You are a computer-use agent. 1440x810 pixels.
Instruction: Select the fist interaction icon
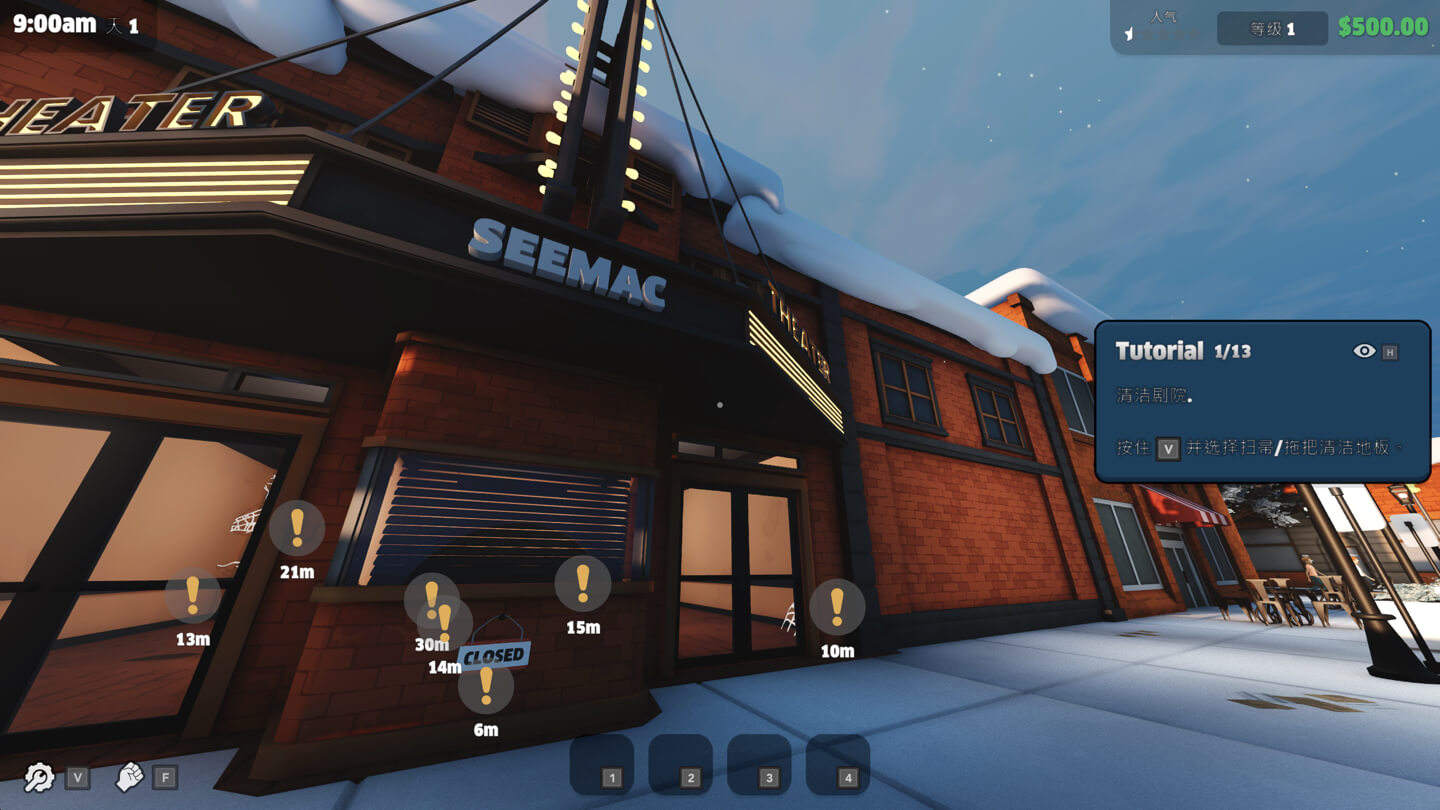130,777
